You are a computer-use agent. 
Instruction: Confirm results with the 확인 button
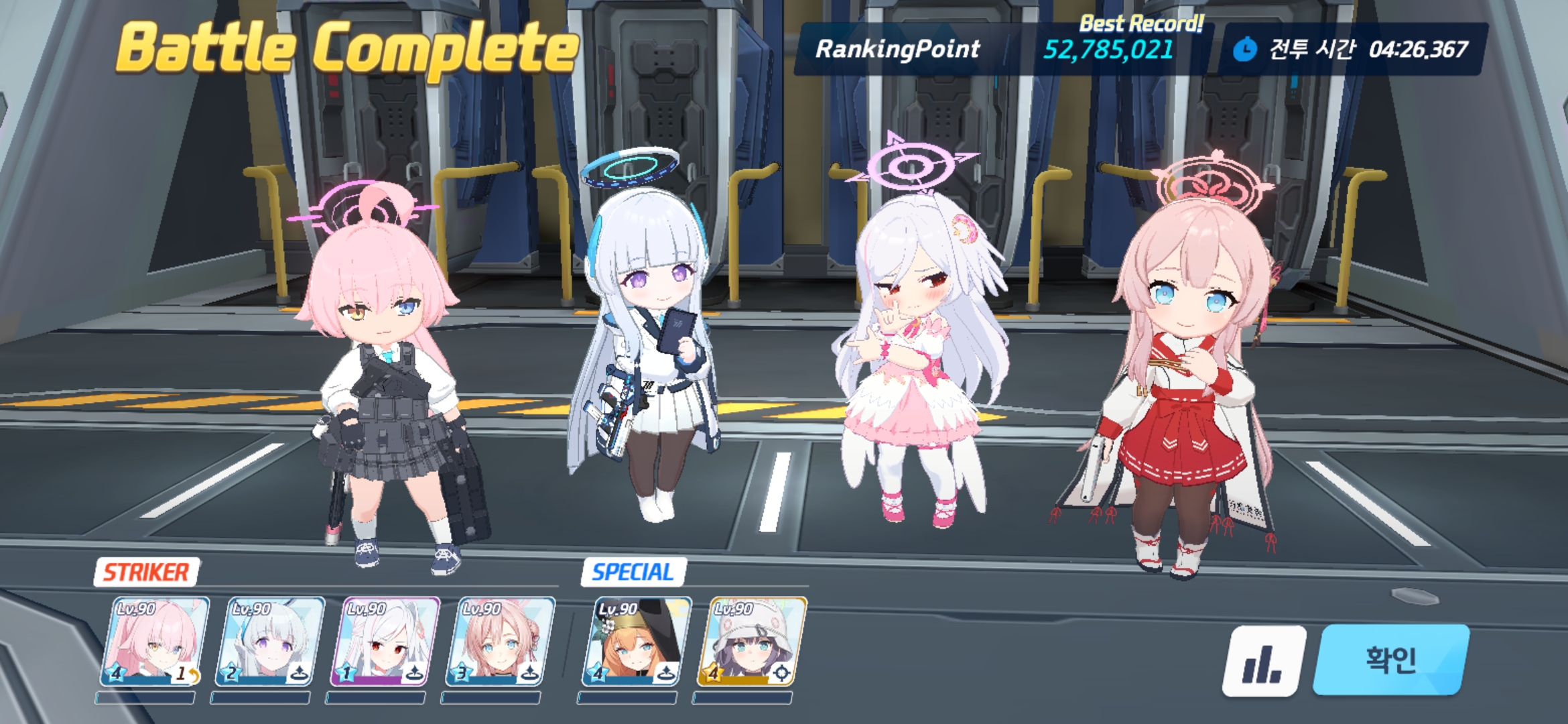tap(1391, 660)
